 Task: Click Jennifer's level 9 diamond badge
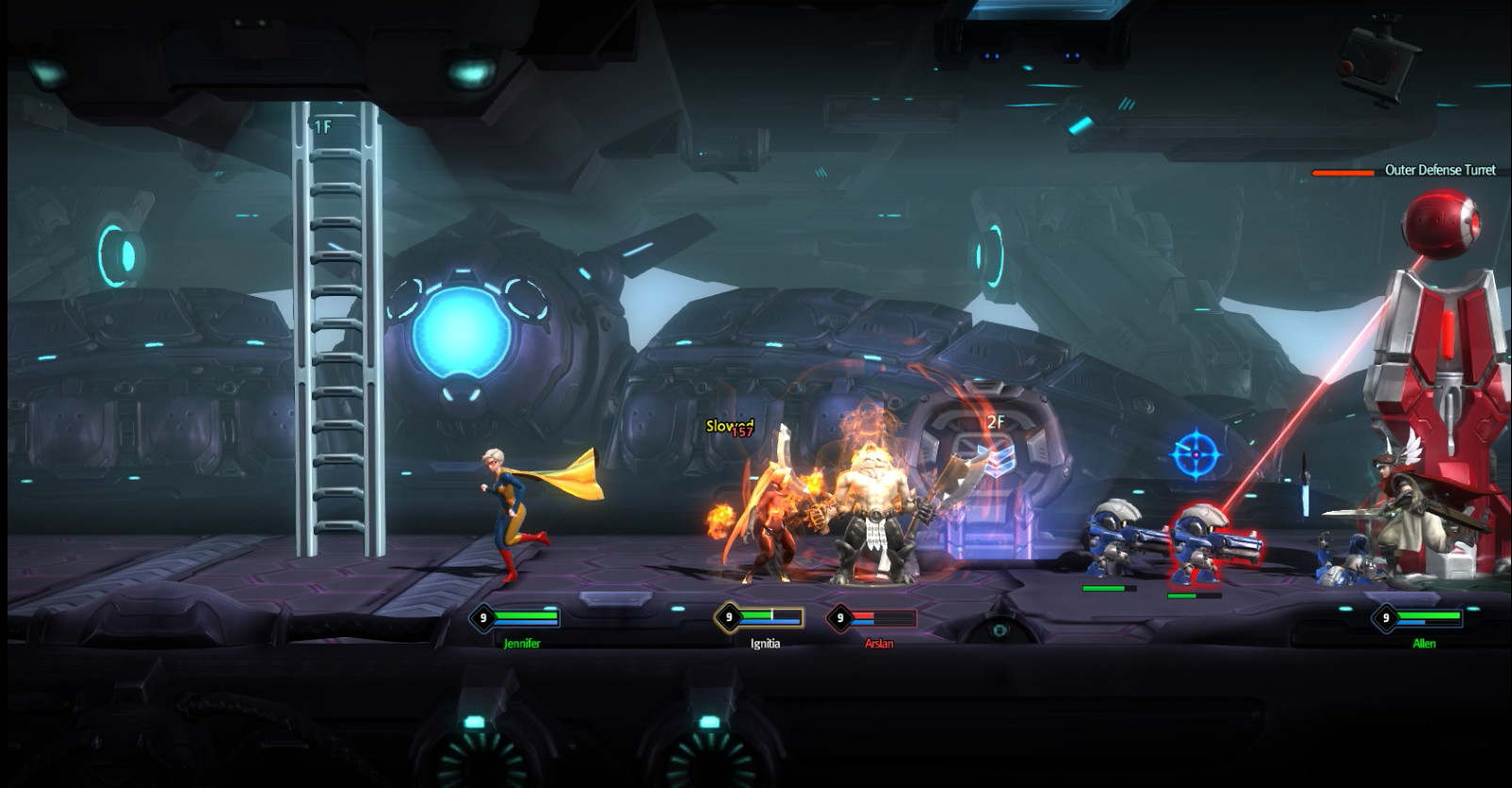[480, 619]
